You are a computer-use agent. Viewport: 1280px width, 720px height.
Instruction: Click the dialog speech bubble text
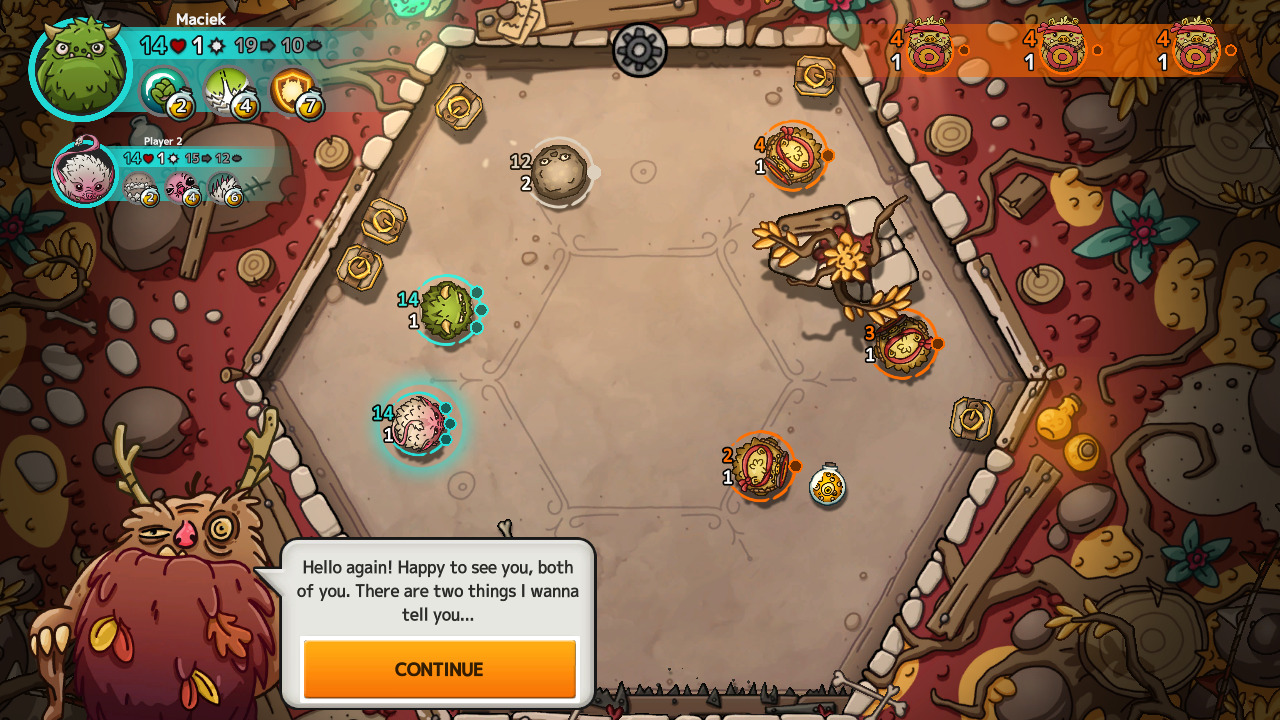440,591
